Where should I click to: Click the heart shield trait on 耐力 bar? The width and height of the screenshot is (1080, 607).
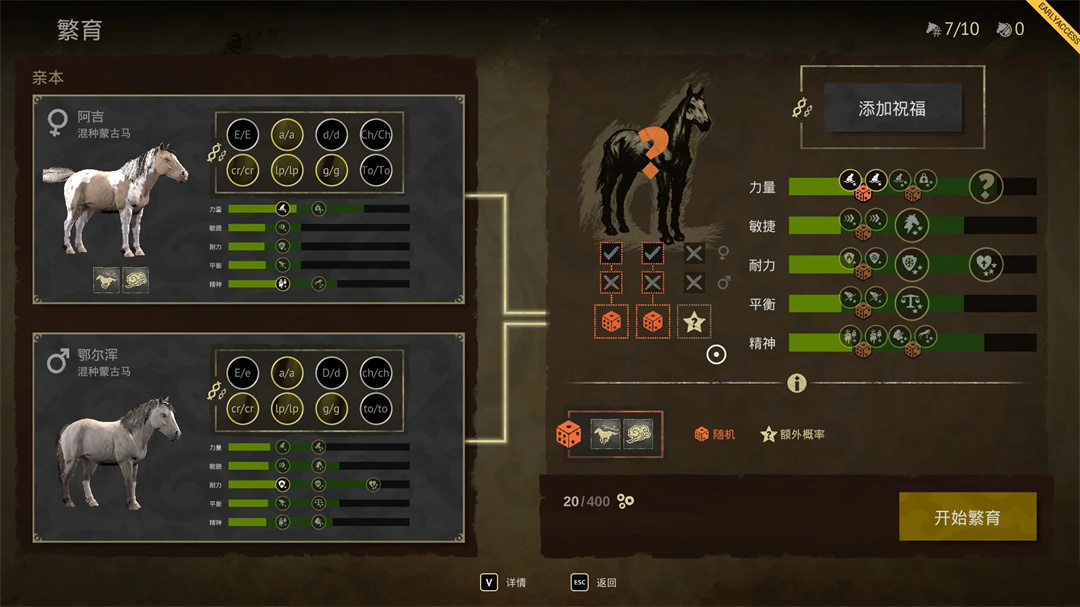coord(985,264)
